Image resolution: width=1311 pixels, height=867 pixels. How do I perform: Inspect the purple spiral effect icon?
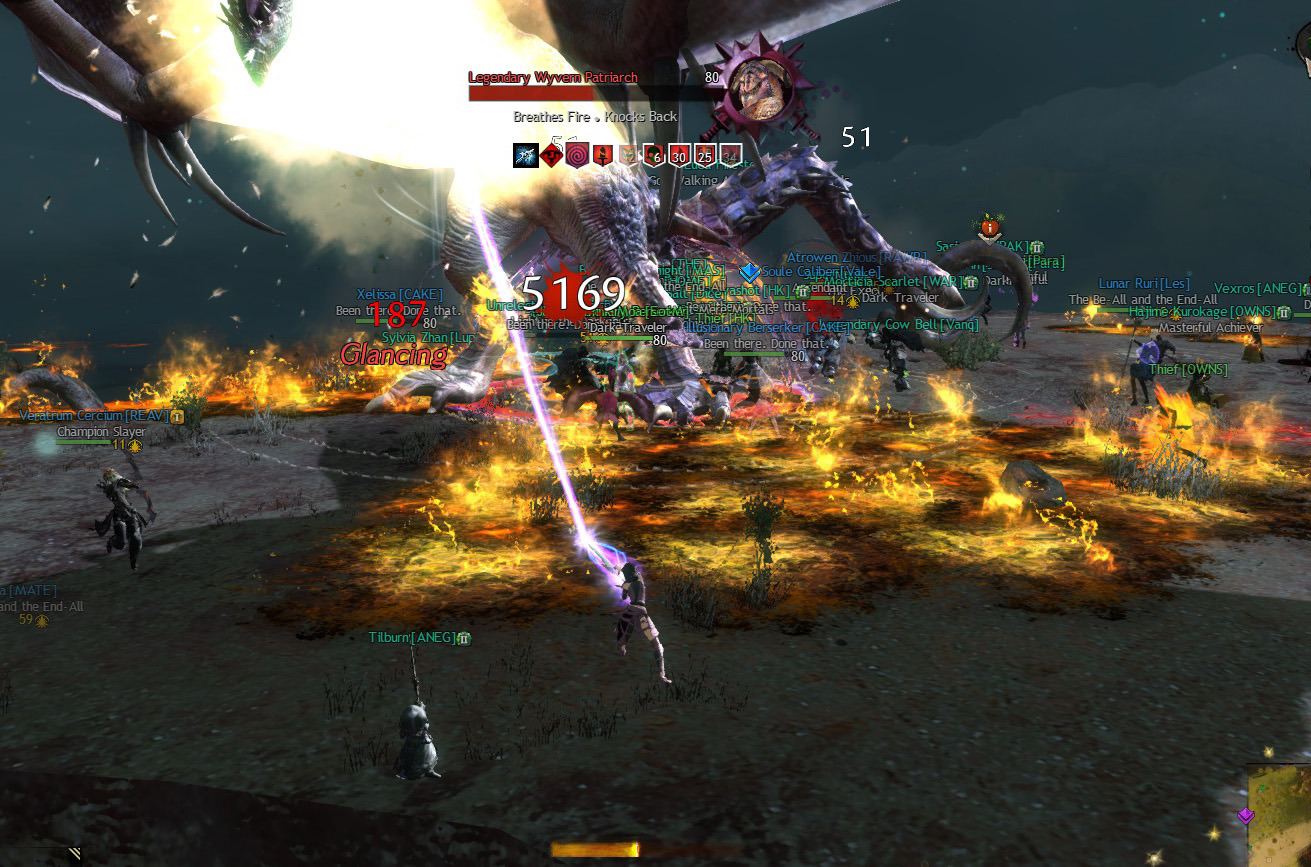coord(578,155)
